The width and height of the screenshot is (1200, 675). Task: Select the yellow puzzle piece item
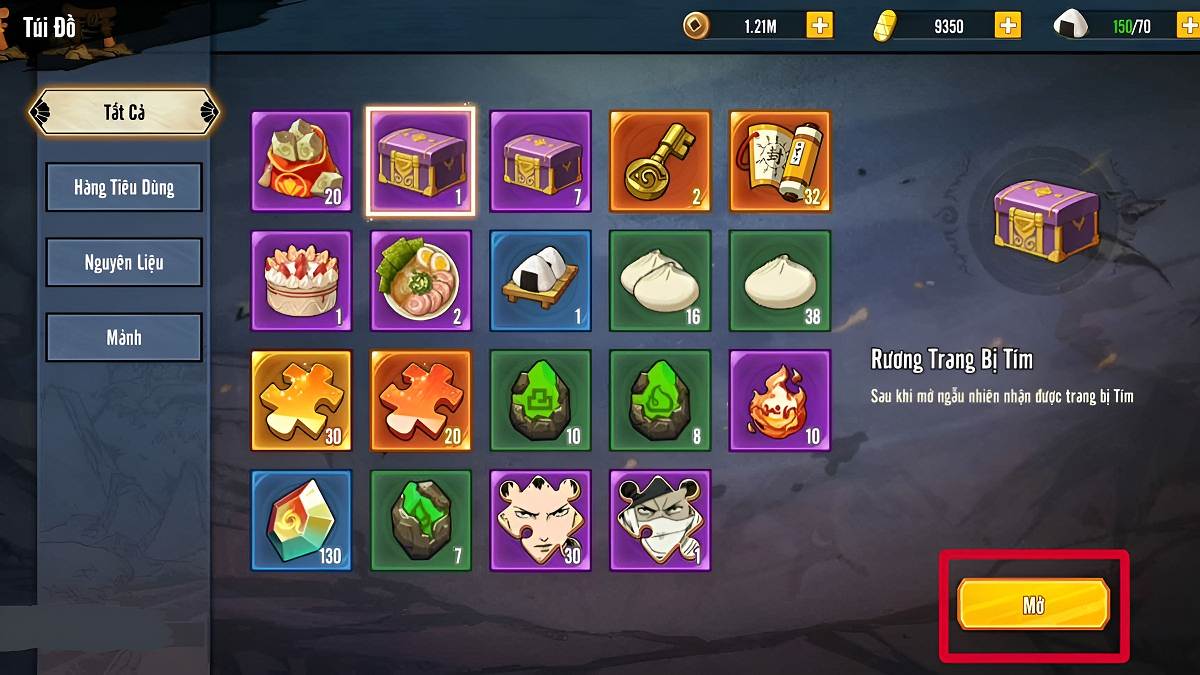(301, 400)
